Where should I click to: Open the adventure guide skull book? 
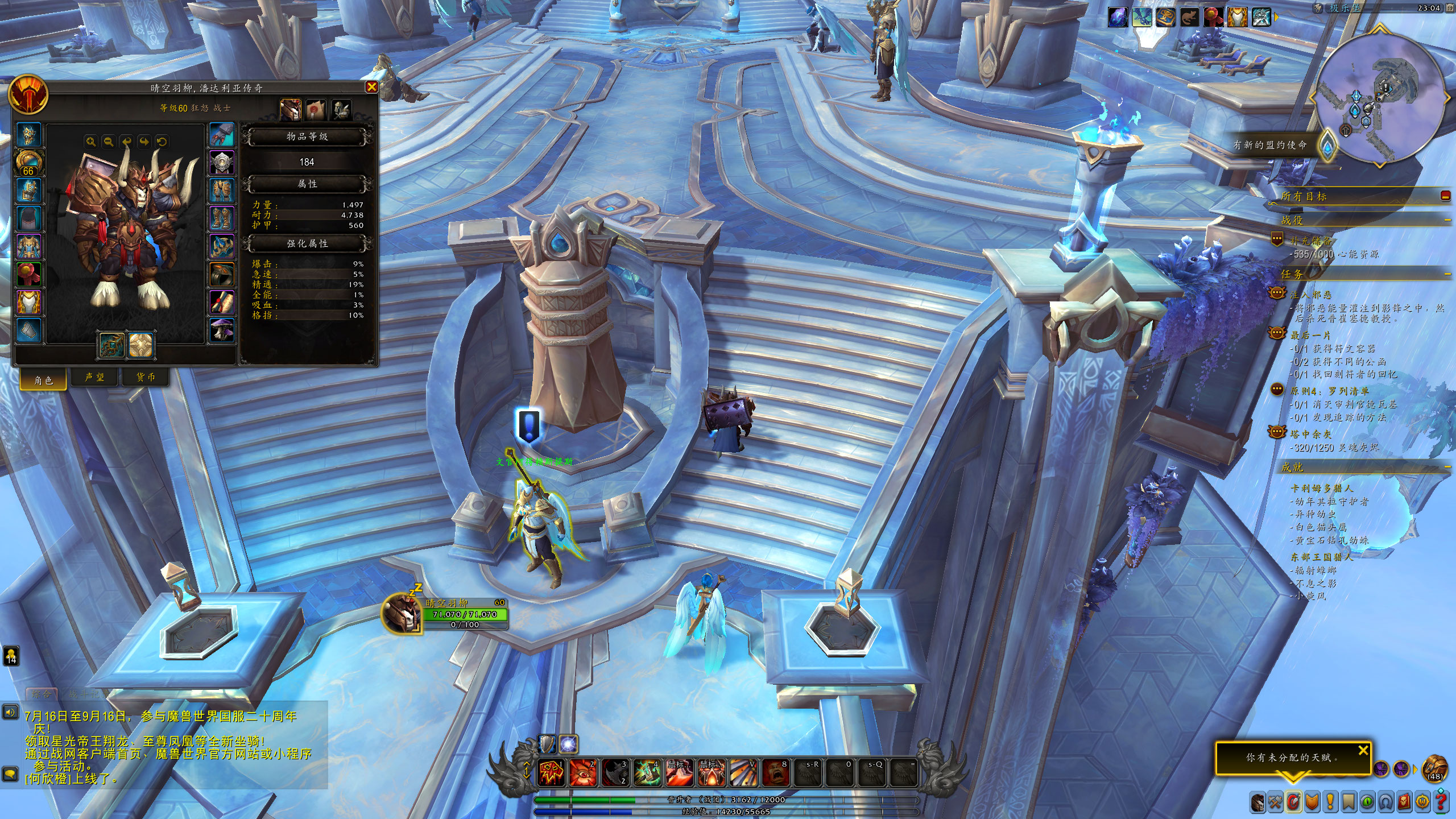pos(1404,803)
